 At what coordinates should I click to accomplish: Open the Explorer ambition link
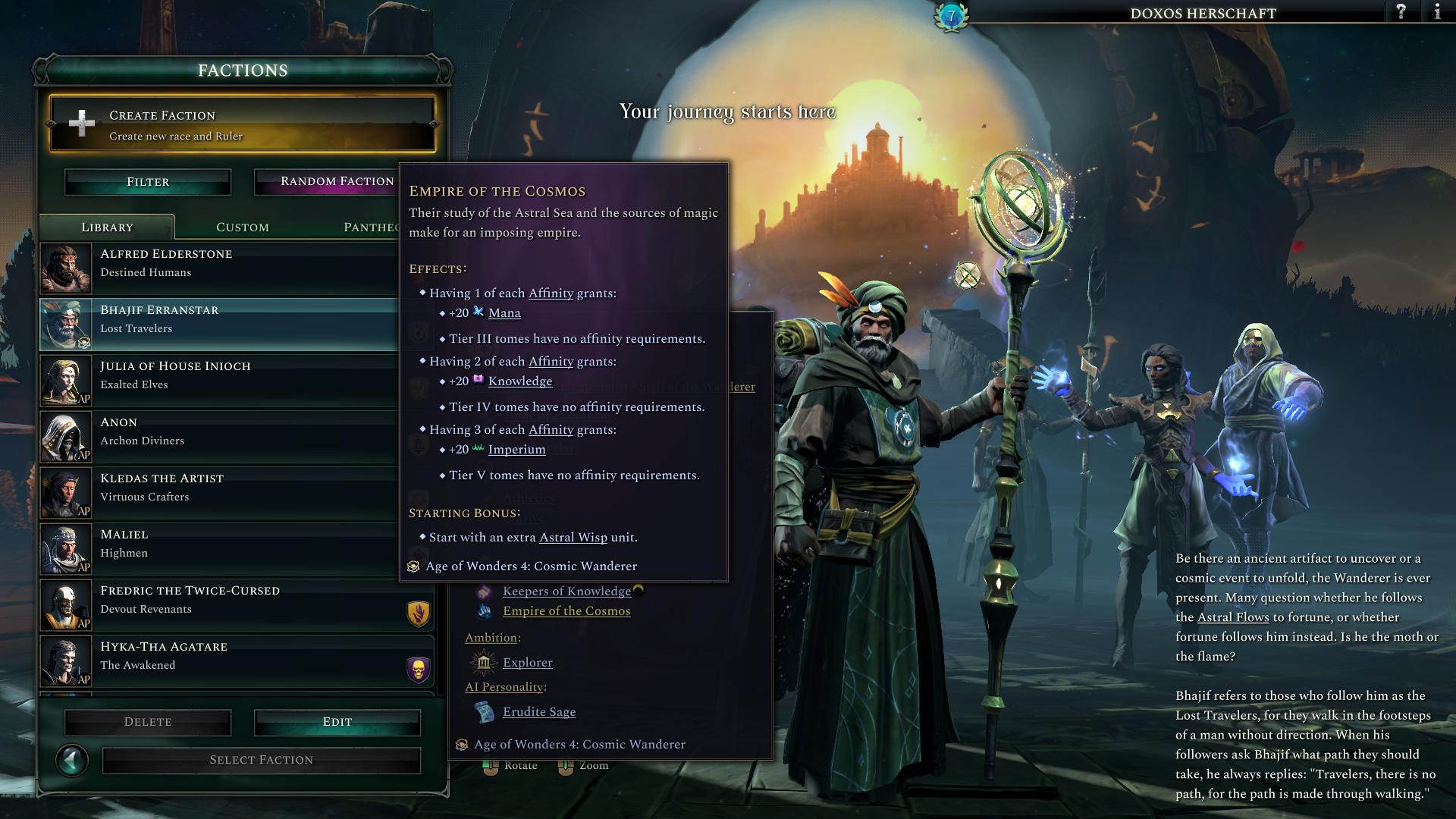[527, 663]
